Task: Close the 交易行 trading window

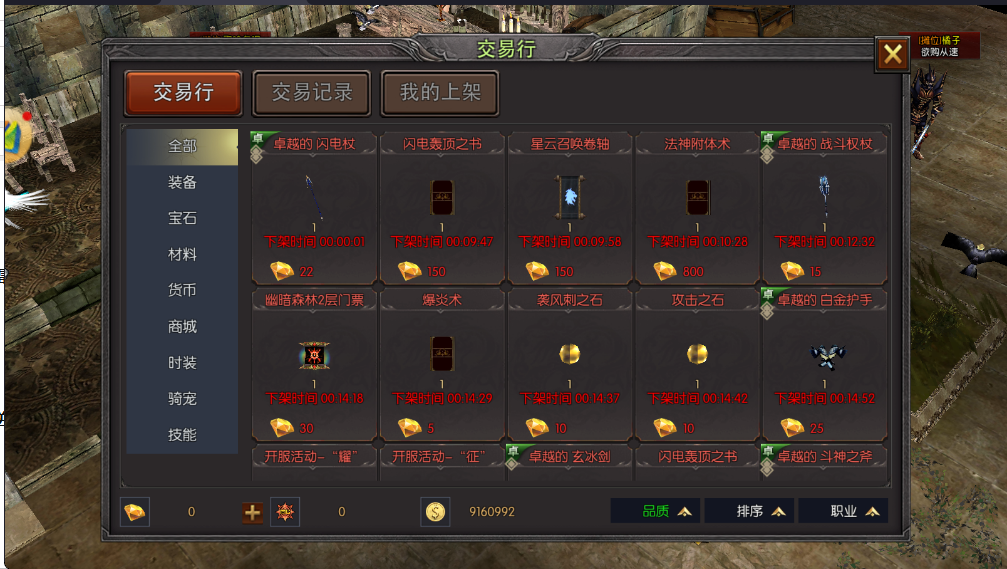Action: click(892, 55)
